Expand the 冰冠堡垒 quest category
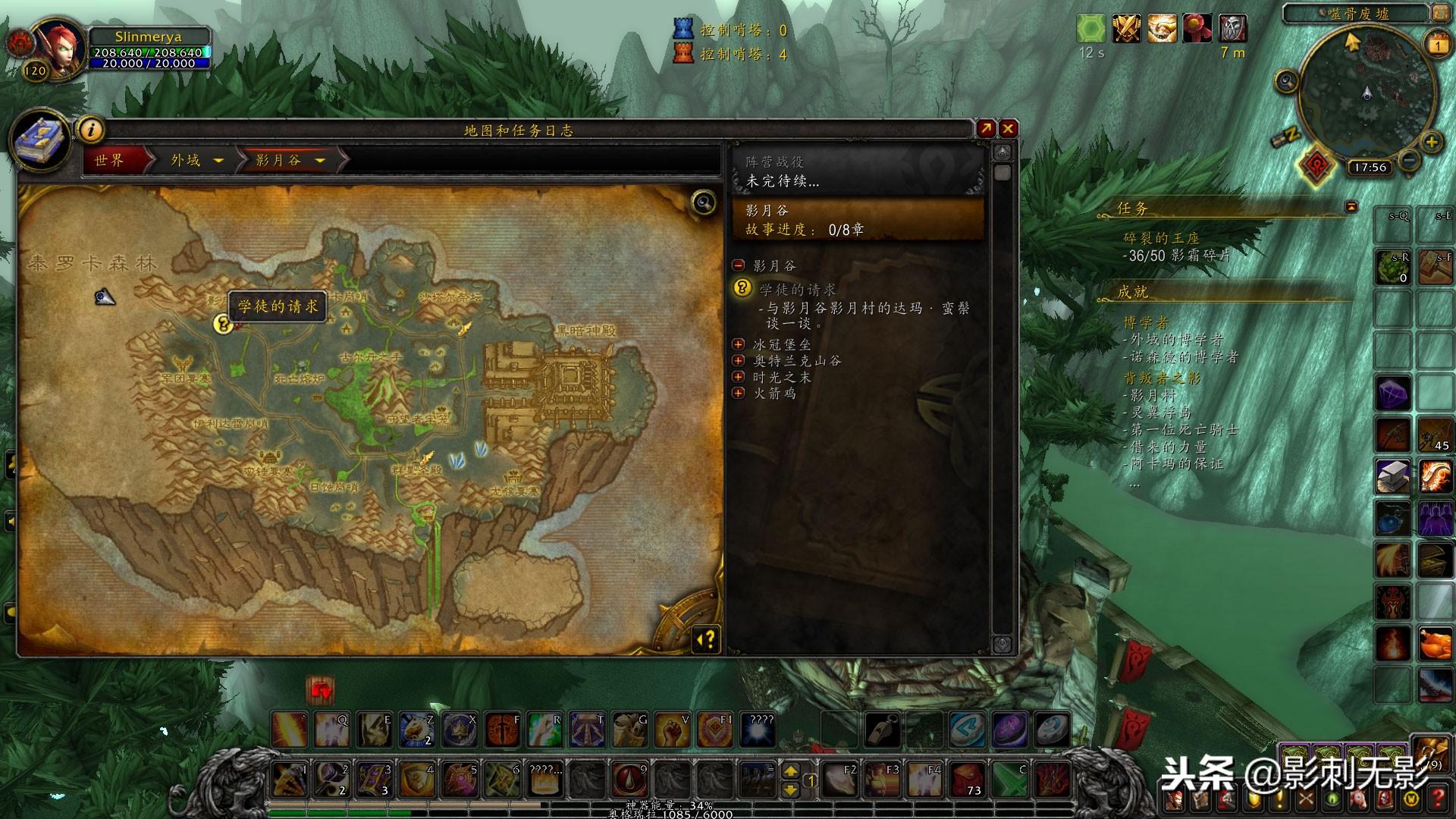The height and width of the screenshot is (819, 1456). point(739,344)
